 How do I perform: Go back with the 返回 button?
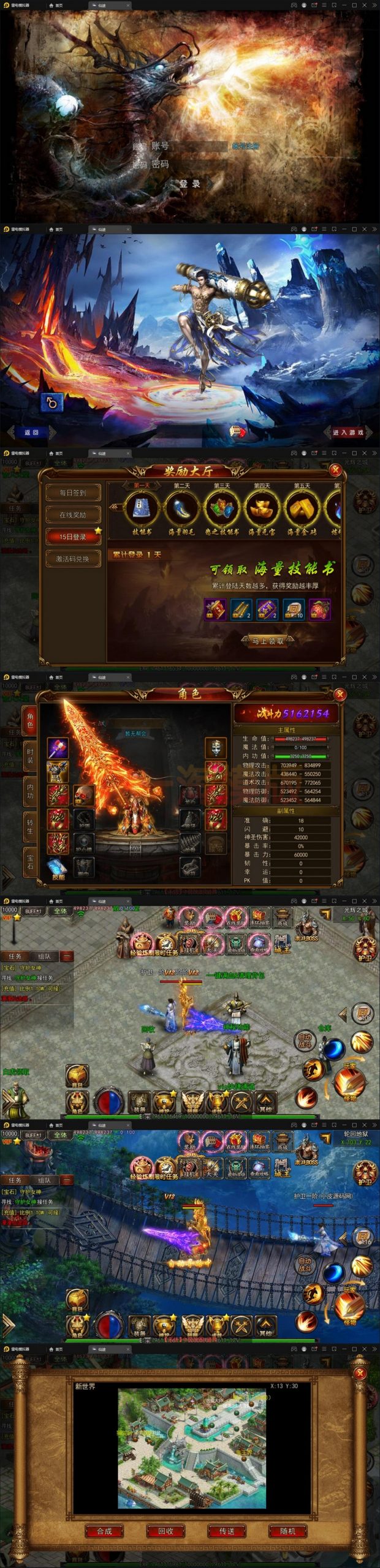[31, 432]
